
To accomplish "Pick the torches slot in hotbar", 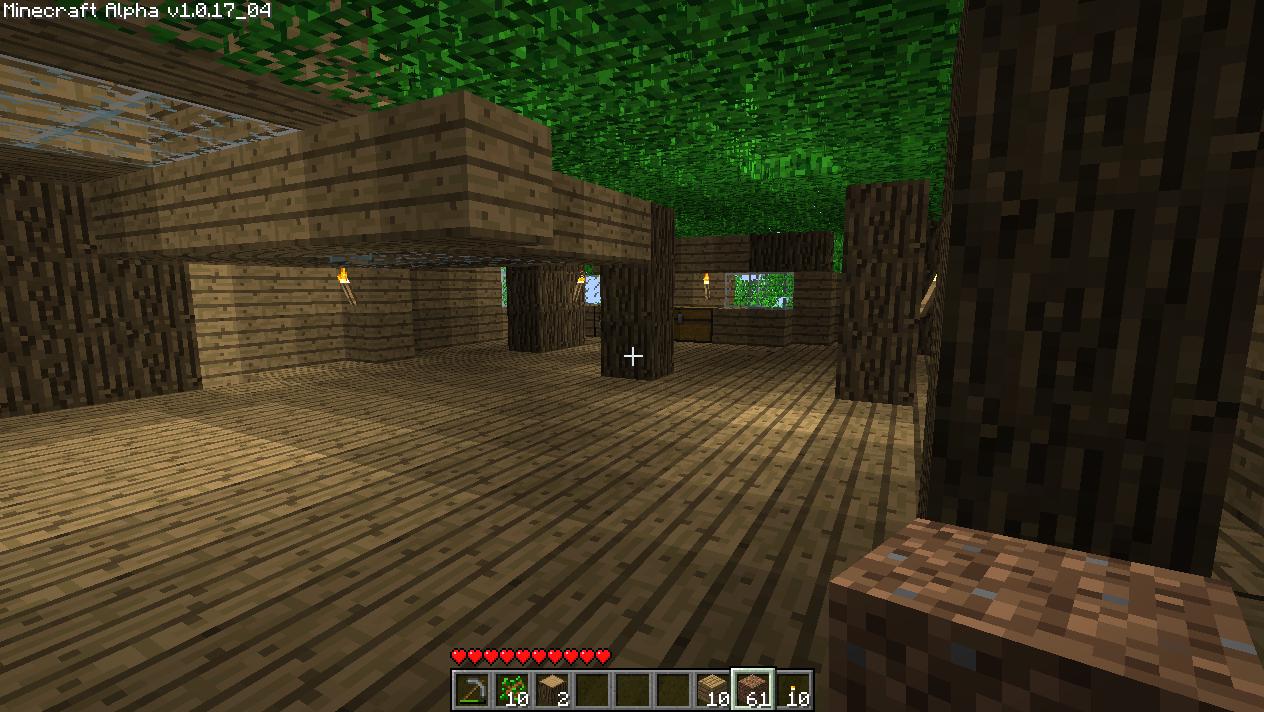I will [x=793, y=690].
